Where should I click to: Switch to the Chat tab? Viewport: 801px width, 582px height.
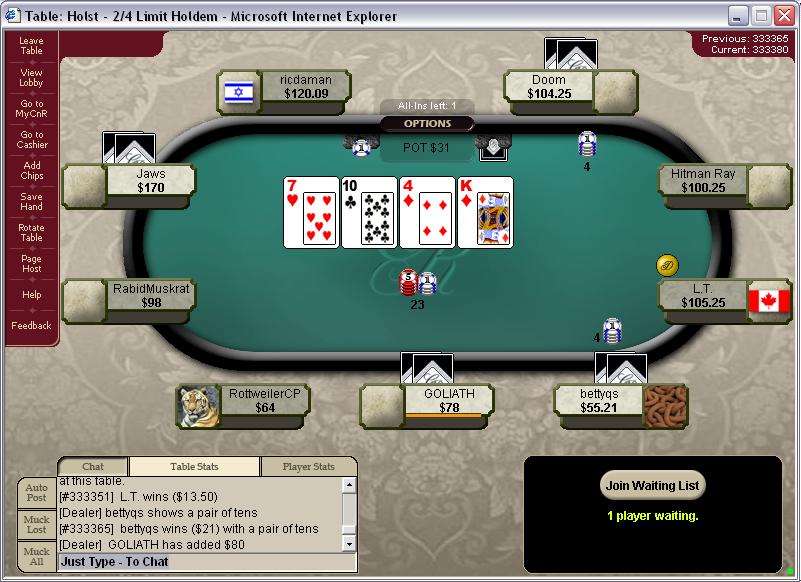point(93,467)
